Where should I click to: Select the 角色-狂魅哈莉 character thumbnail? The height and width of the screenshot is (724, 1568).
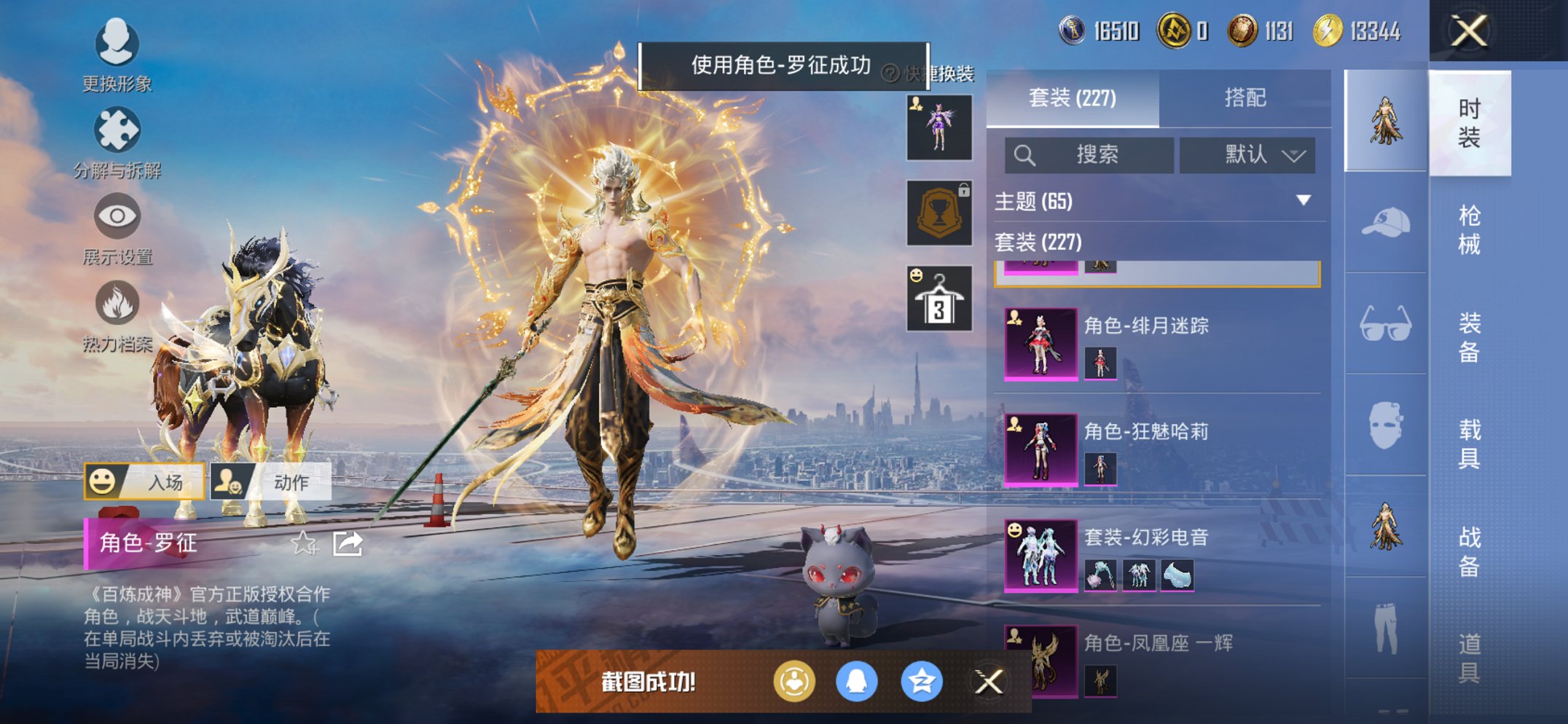[x=1040, y=448]
